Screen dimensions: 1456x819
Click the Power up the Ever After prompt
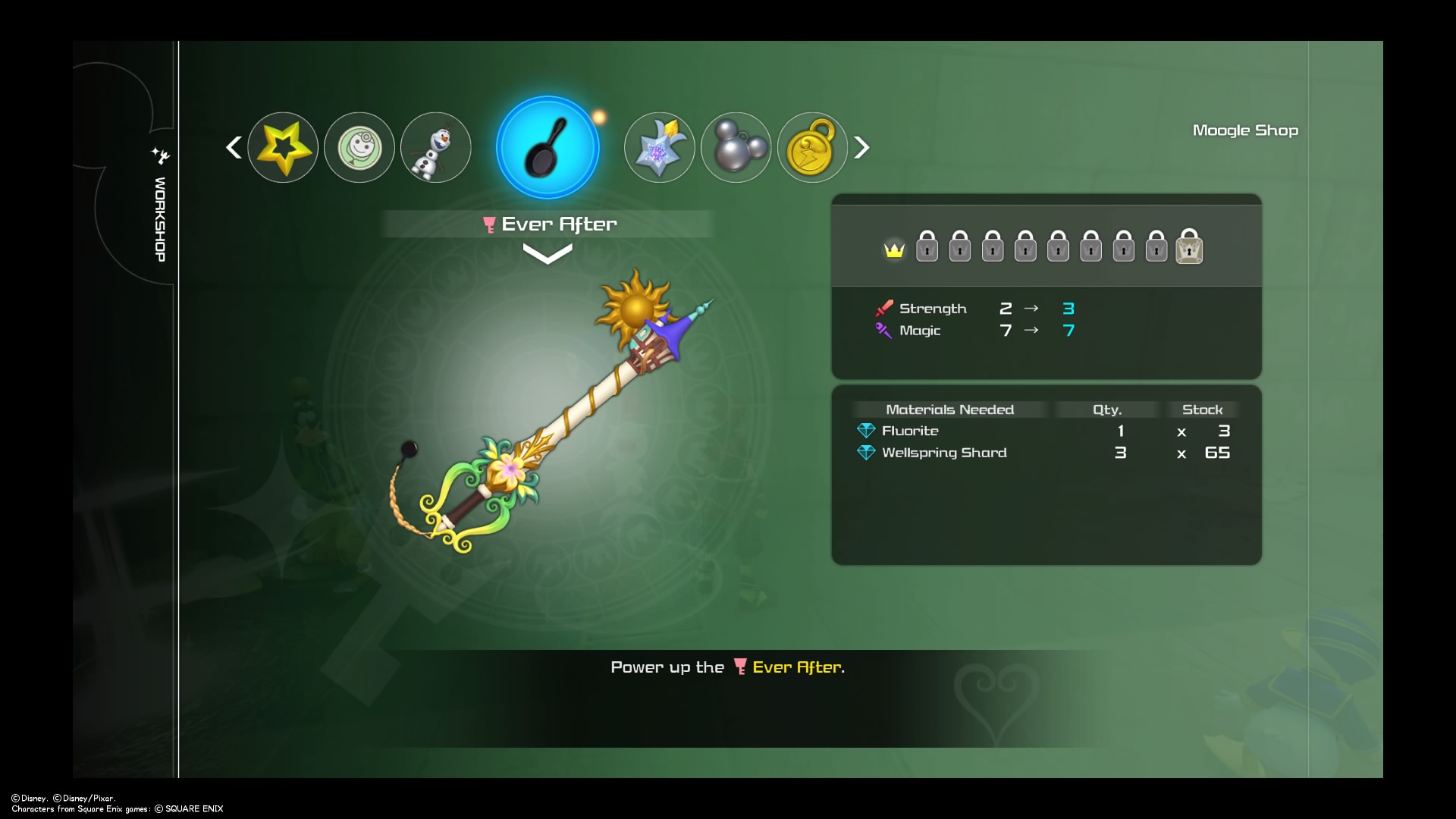pos(727,667)
